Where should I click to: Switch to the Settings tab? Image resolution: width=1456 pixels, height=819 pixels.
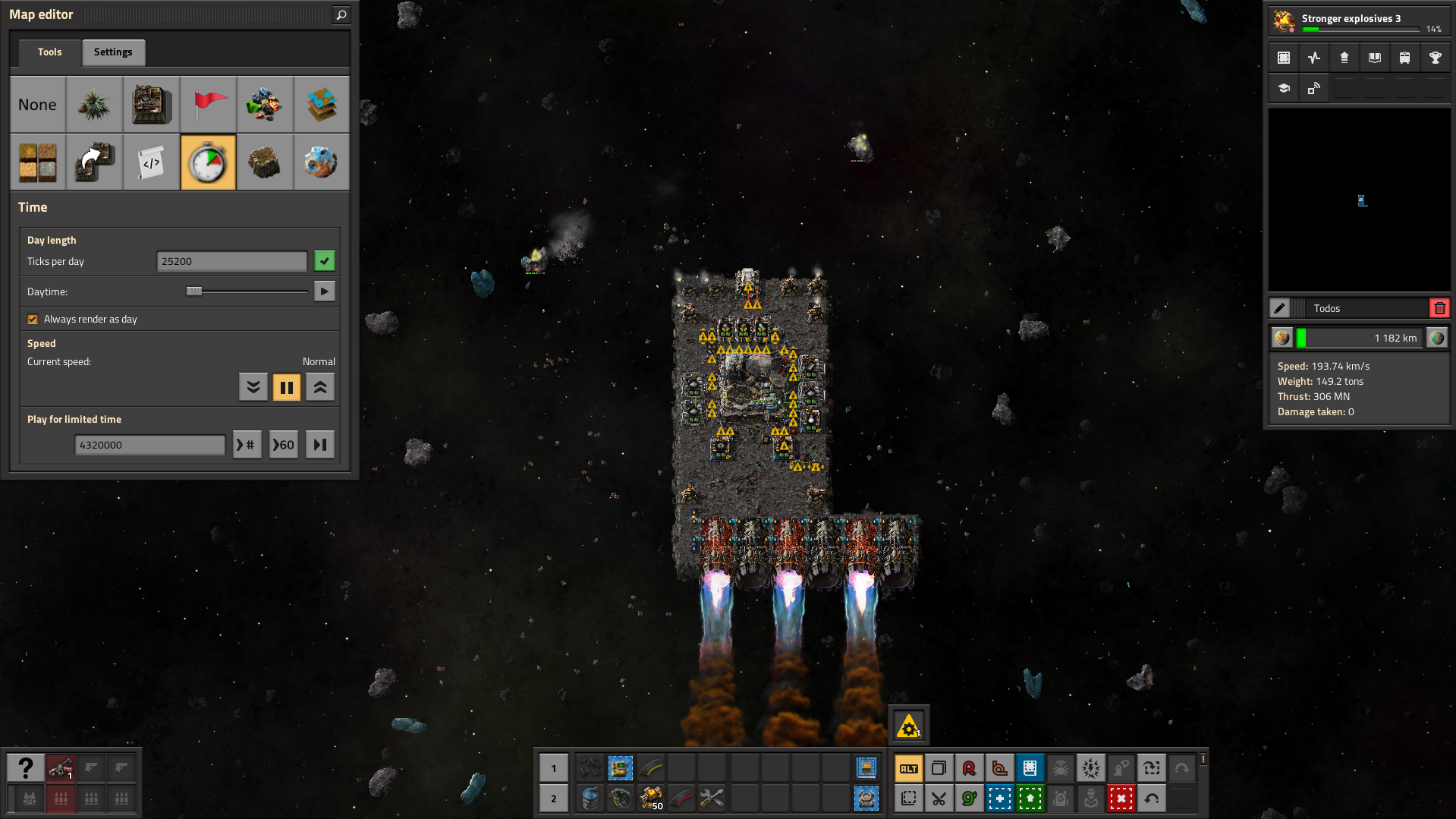pyautogui.click(x=113, y=52)
